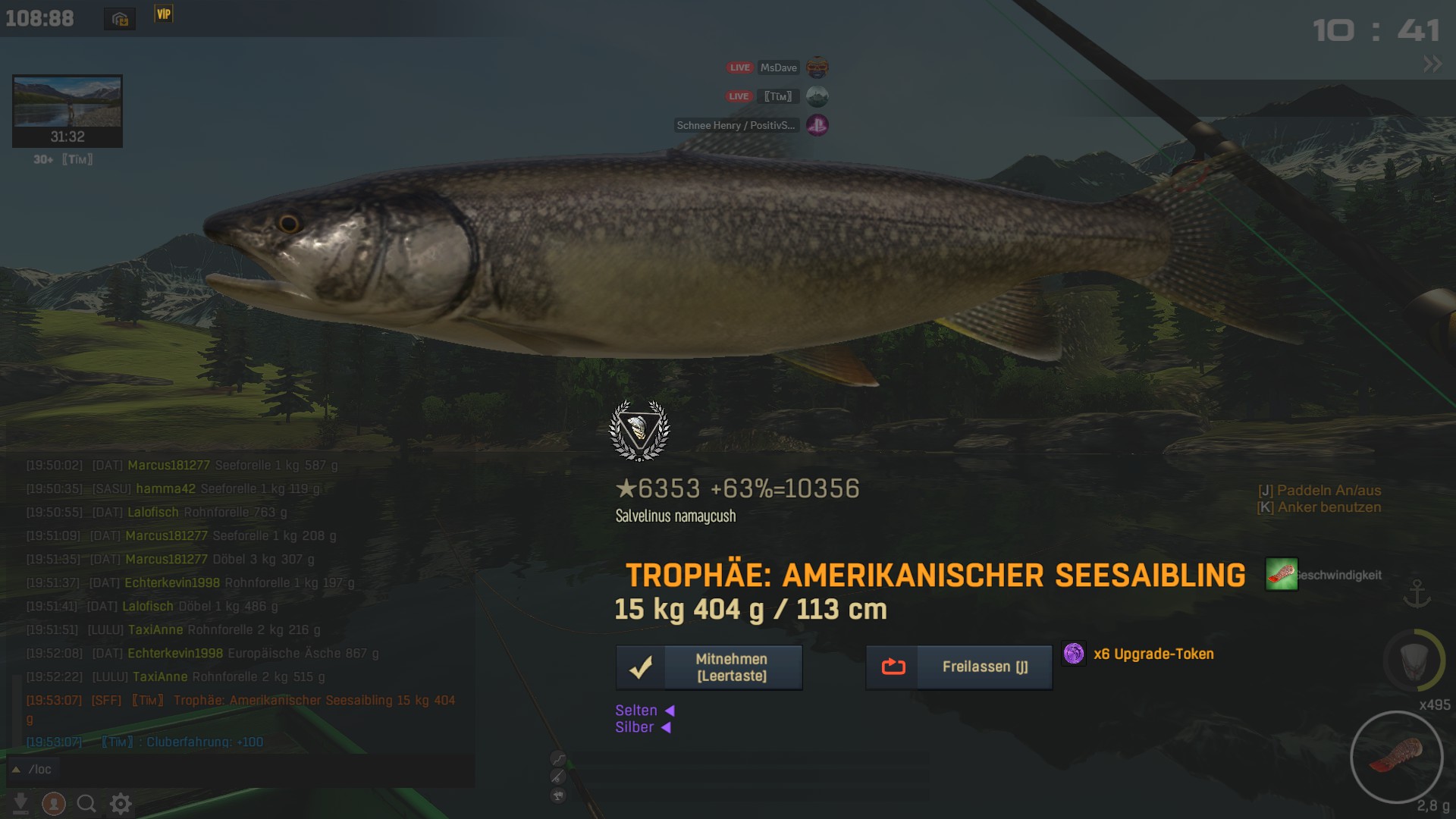Open the VIP badge
The width and height of the screenshot is (1456, 819).
(164, 14)
